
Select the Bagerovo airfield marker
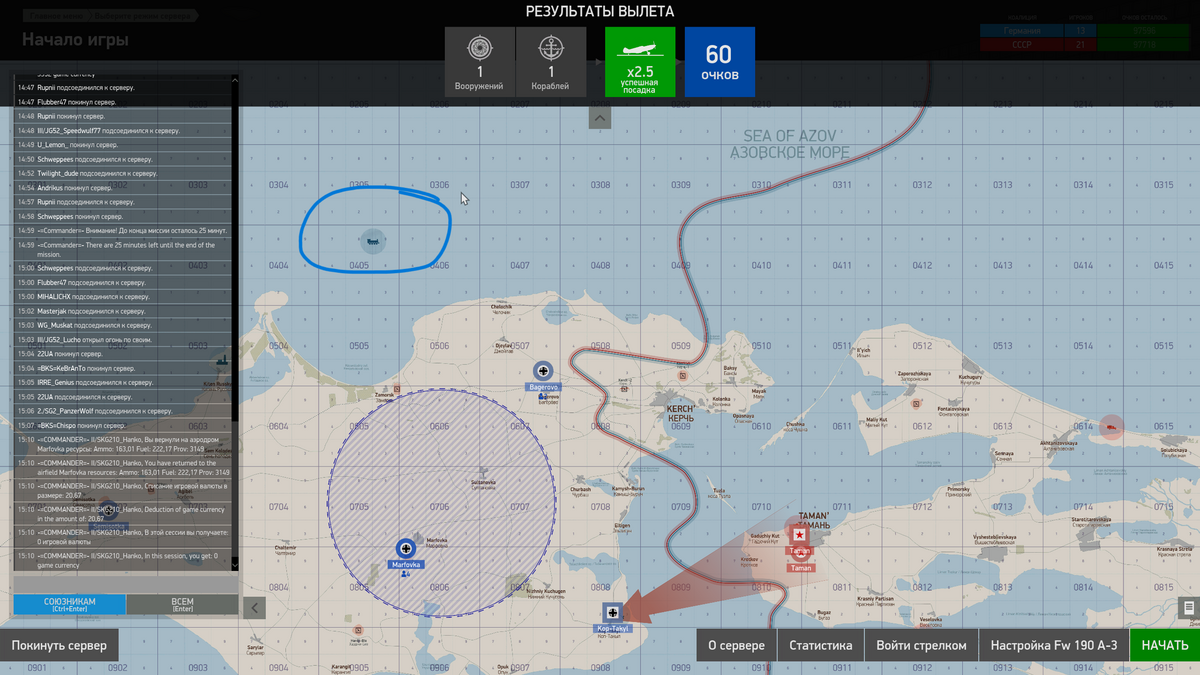tap(543, 371)
